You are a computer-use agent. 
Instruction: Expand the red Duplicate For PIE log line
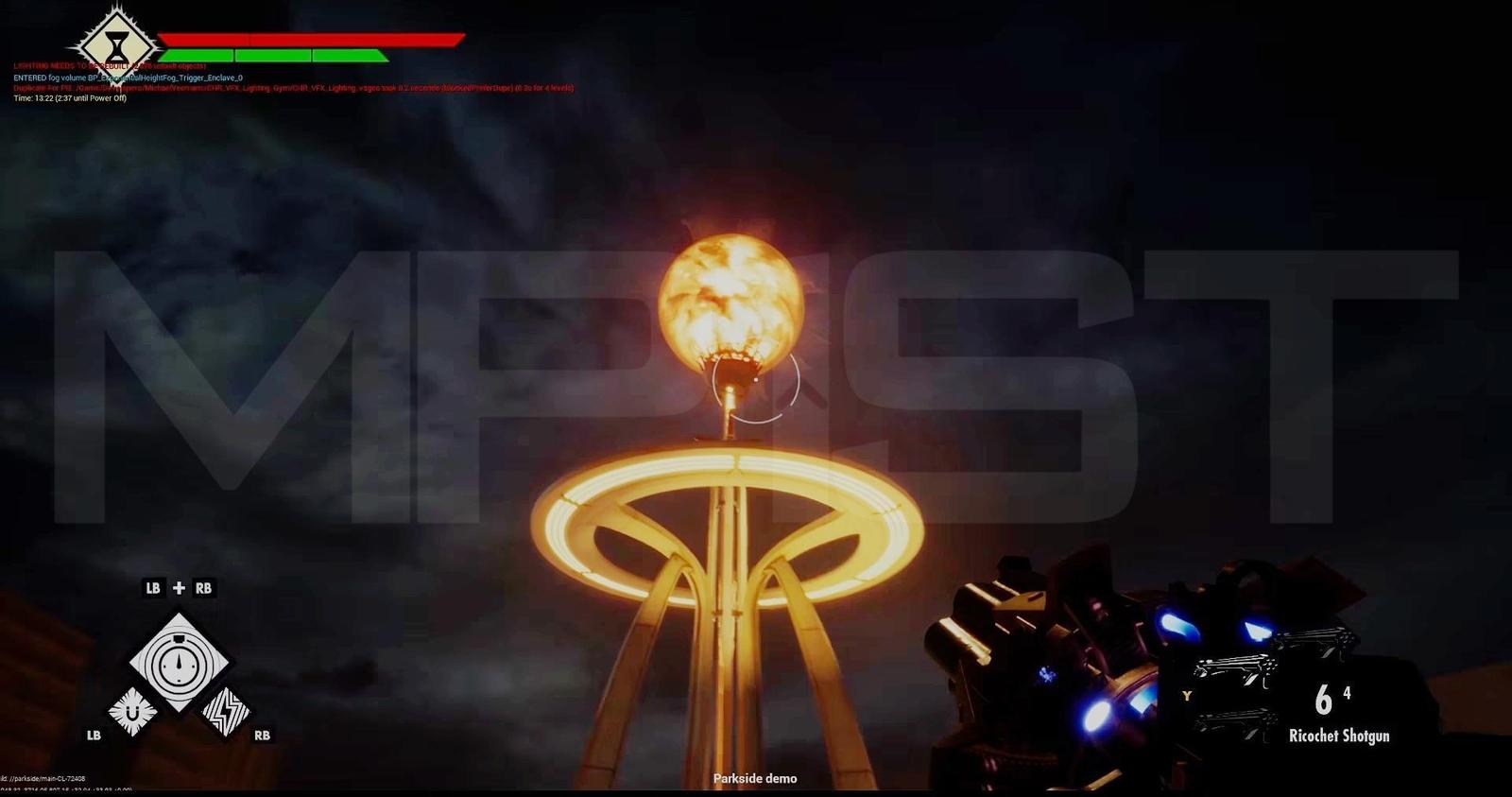coord(293,87)
